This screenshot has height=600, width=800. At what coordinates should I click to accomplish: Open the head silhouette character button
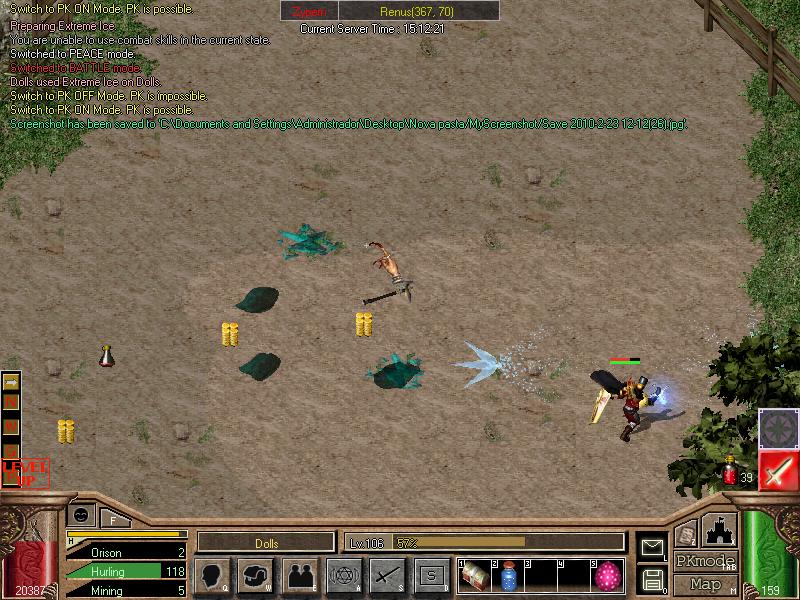[x=212, y=575]
